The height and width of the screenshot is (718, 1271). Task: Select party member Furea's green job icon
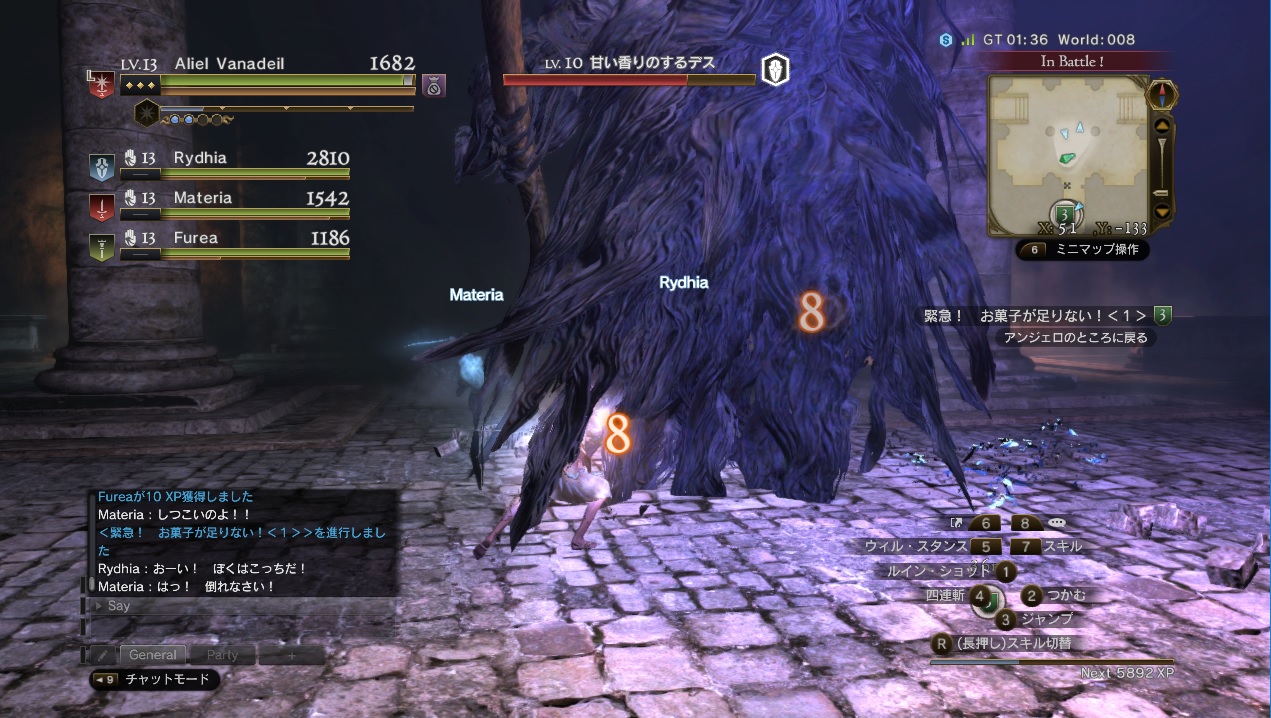102,247
